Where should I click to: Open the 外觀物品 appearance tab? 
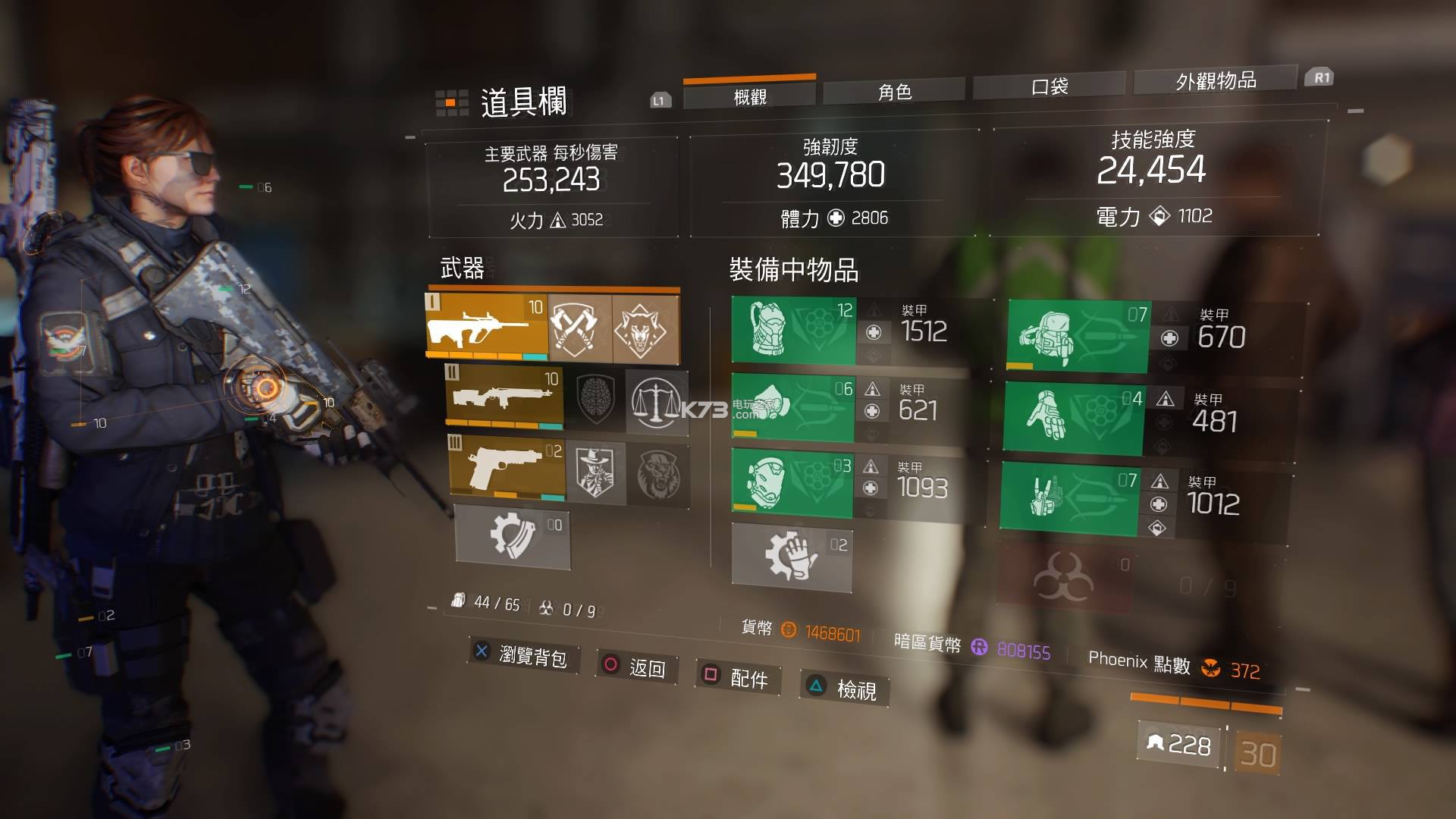coord(1216,80)
